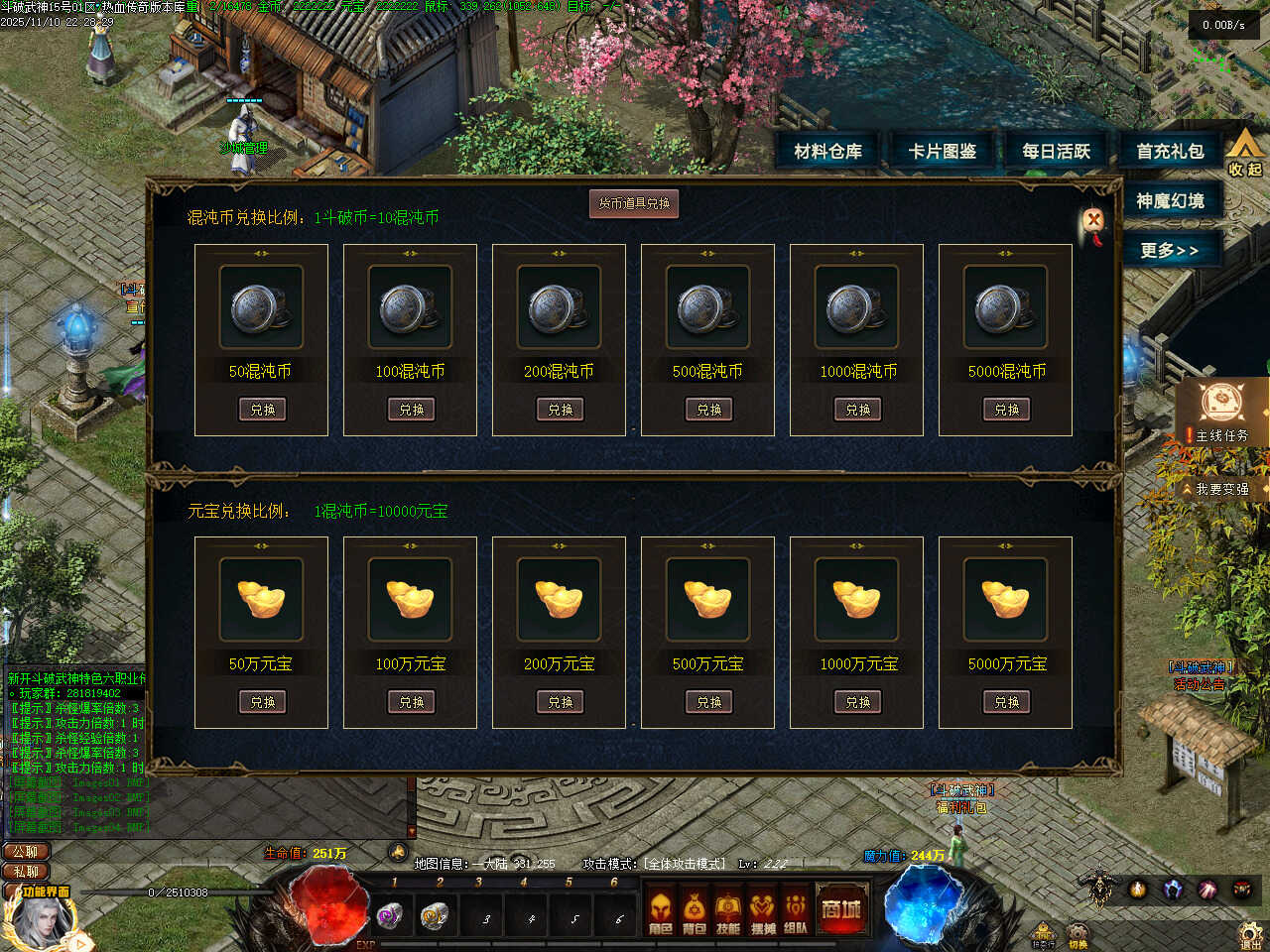Redeem the 1000万元宝 package
Image resolution: width=1270 pixels, height=952 pixels.
[857, 702]
